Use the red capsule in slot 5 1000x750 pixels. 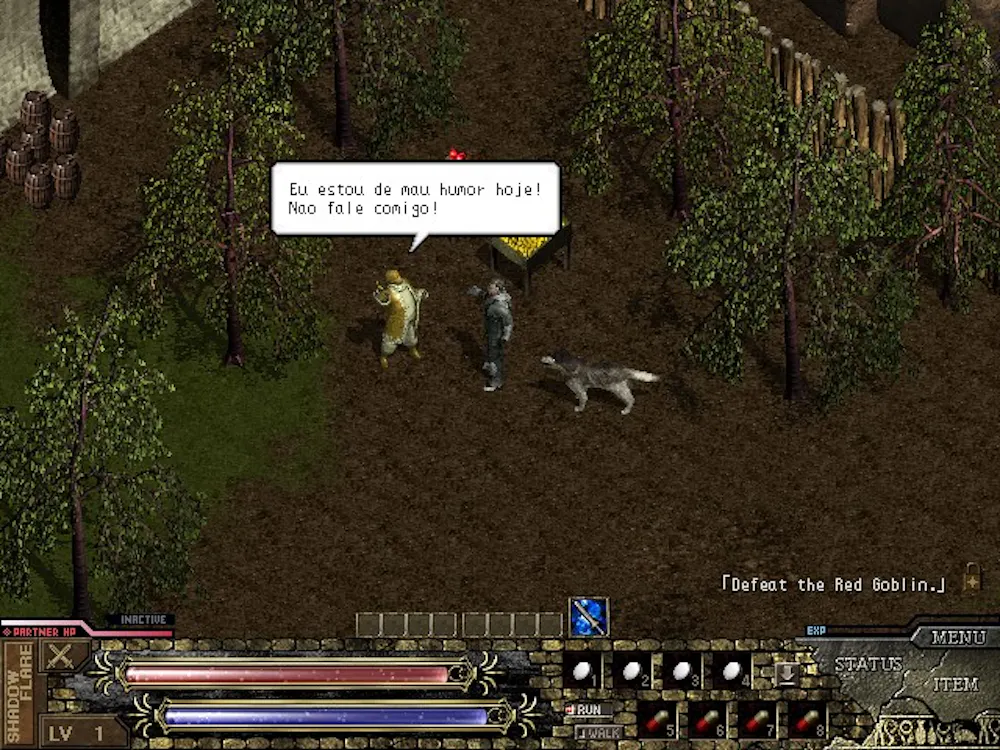point(657,720)
